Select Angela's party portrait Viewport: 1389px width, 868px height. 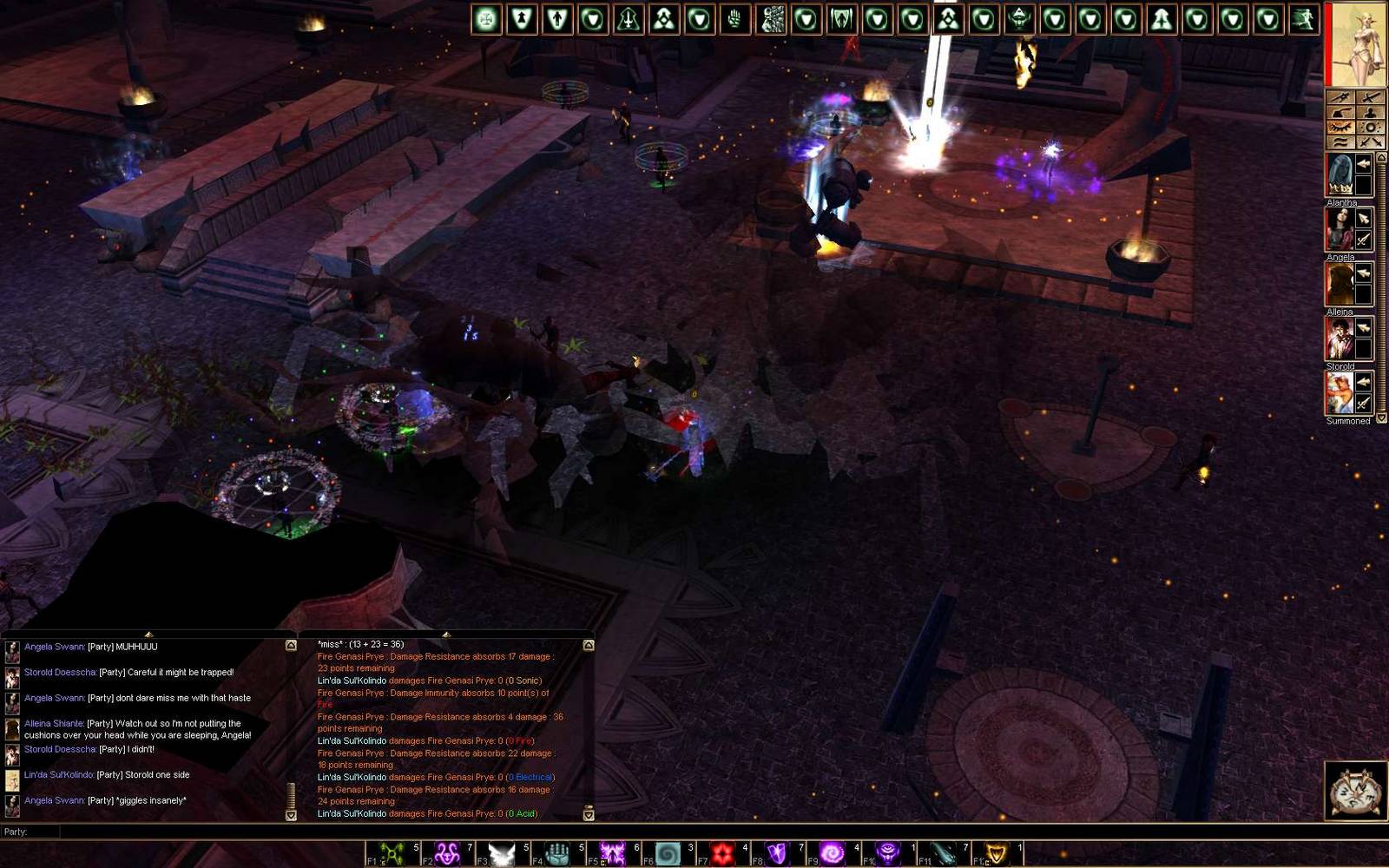1340,229
